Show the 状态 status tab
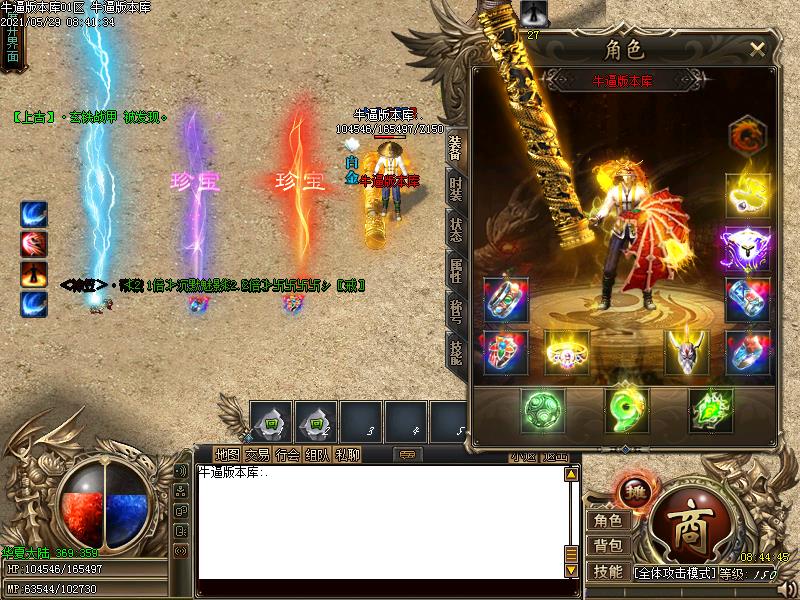This screenshot has width=800, height=600. 455,228
